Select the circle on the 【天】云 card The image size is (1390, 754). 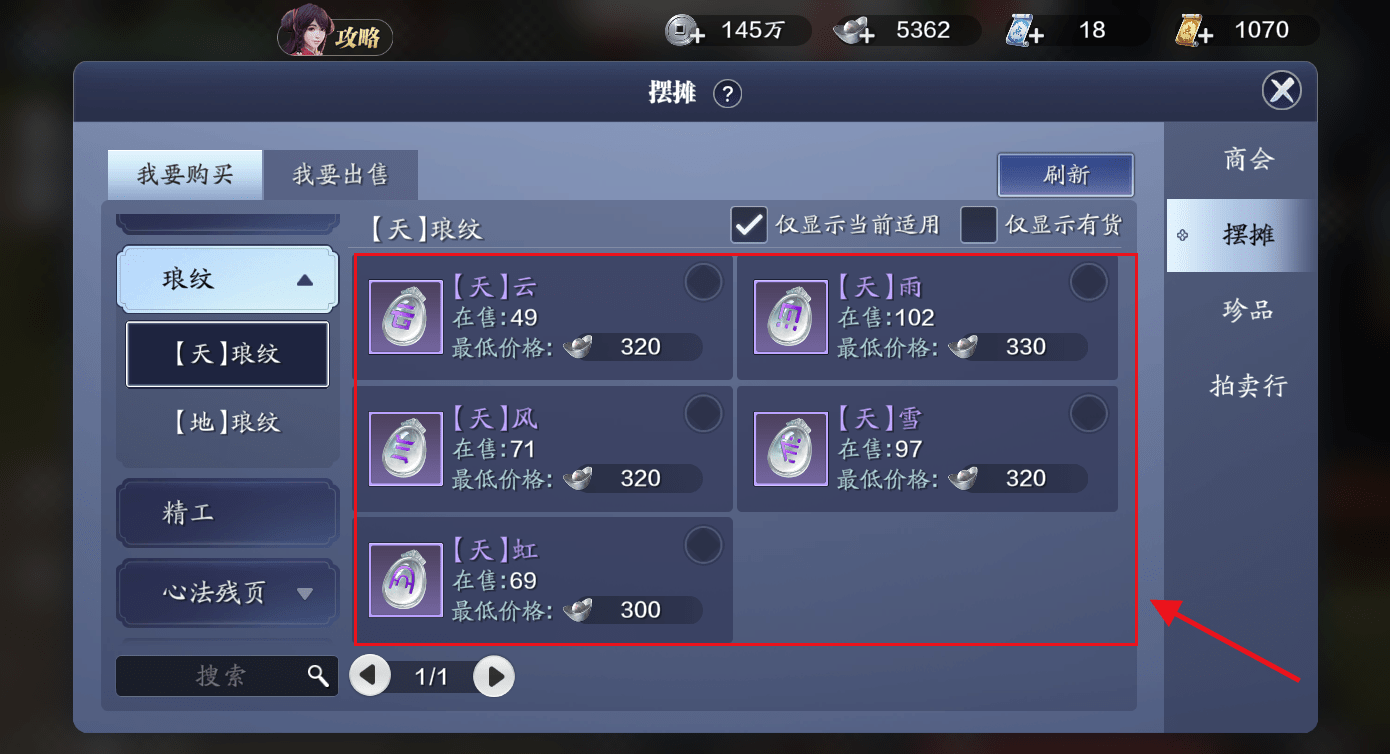click(703, 282)
